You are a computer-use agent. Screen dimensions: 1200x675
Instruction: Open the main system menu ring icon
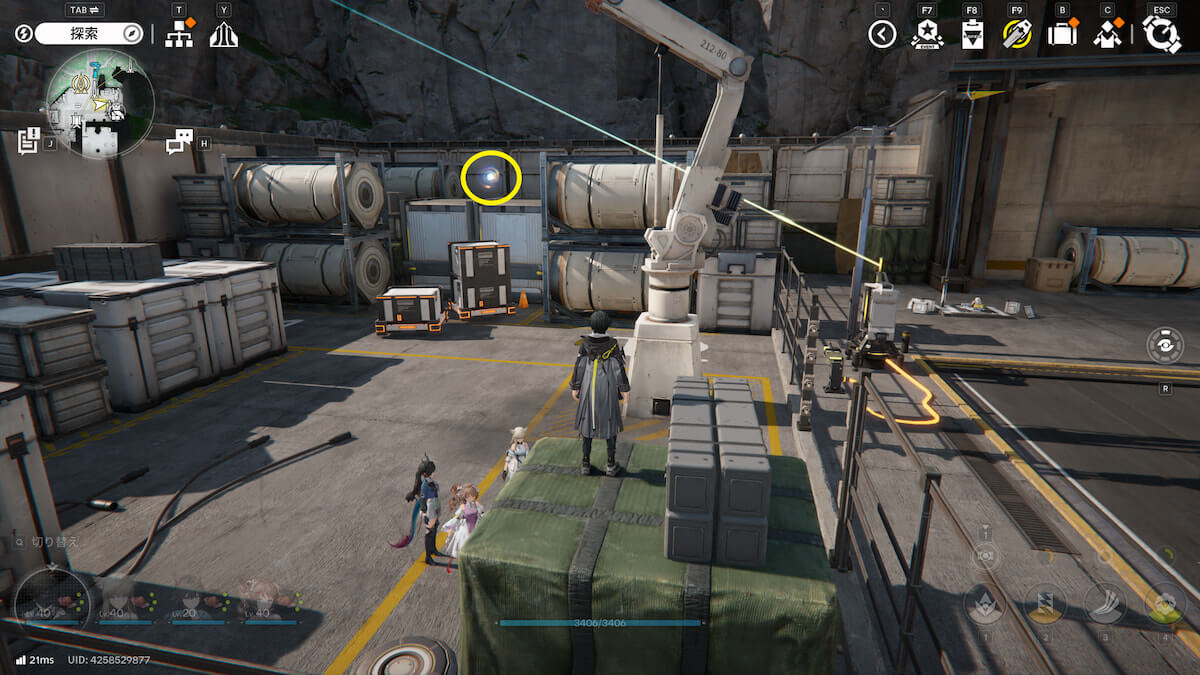pyautogui.click(x=1162, y=34)
